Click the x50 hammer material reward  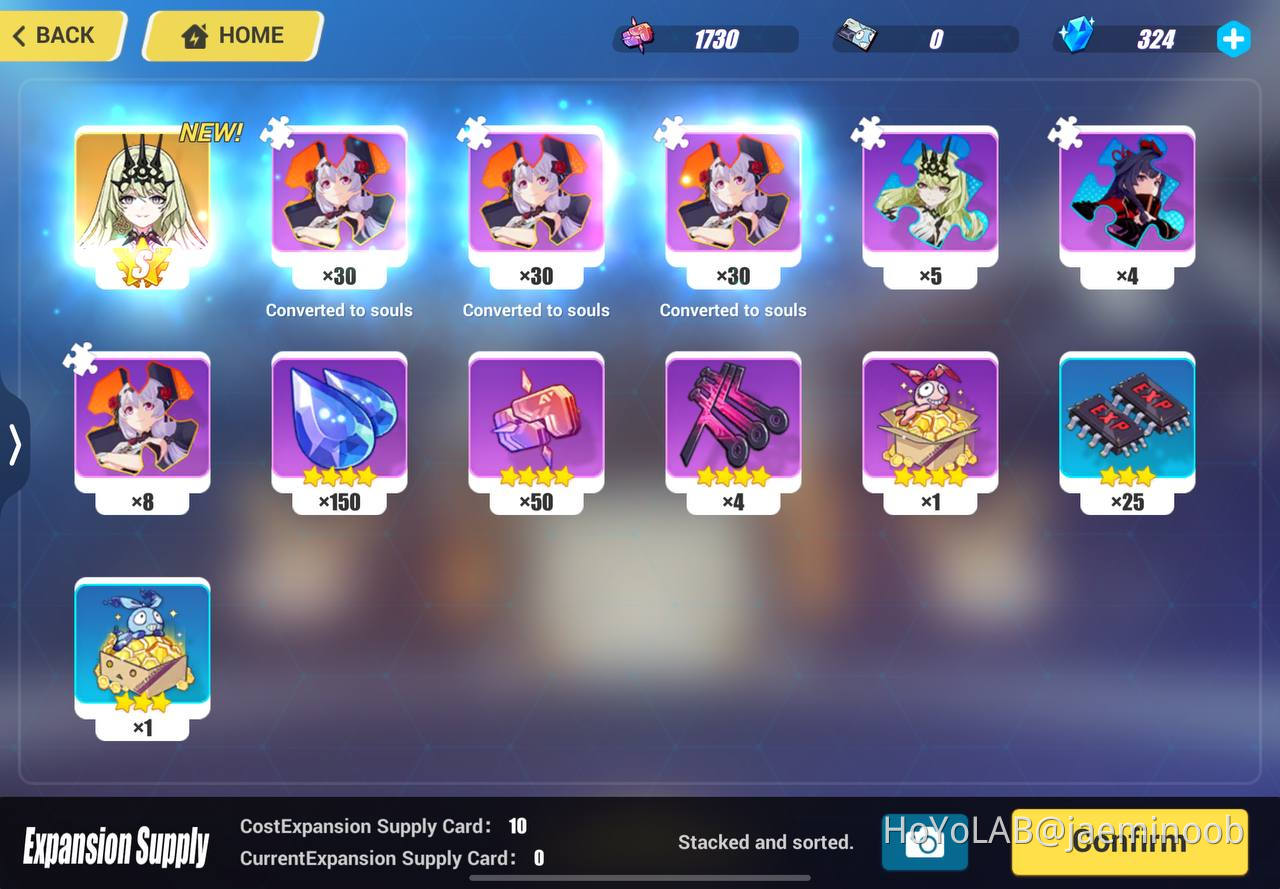click(536, 425)
